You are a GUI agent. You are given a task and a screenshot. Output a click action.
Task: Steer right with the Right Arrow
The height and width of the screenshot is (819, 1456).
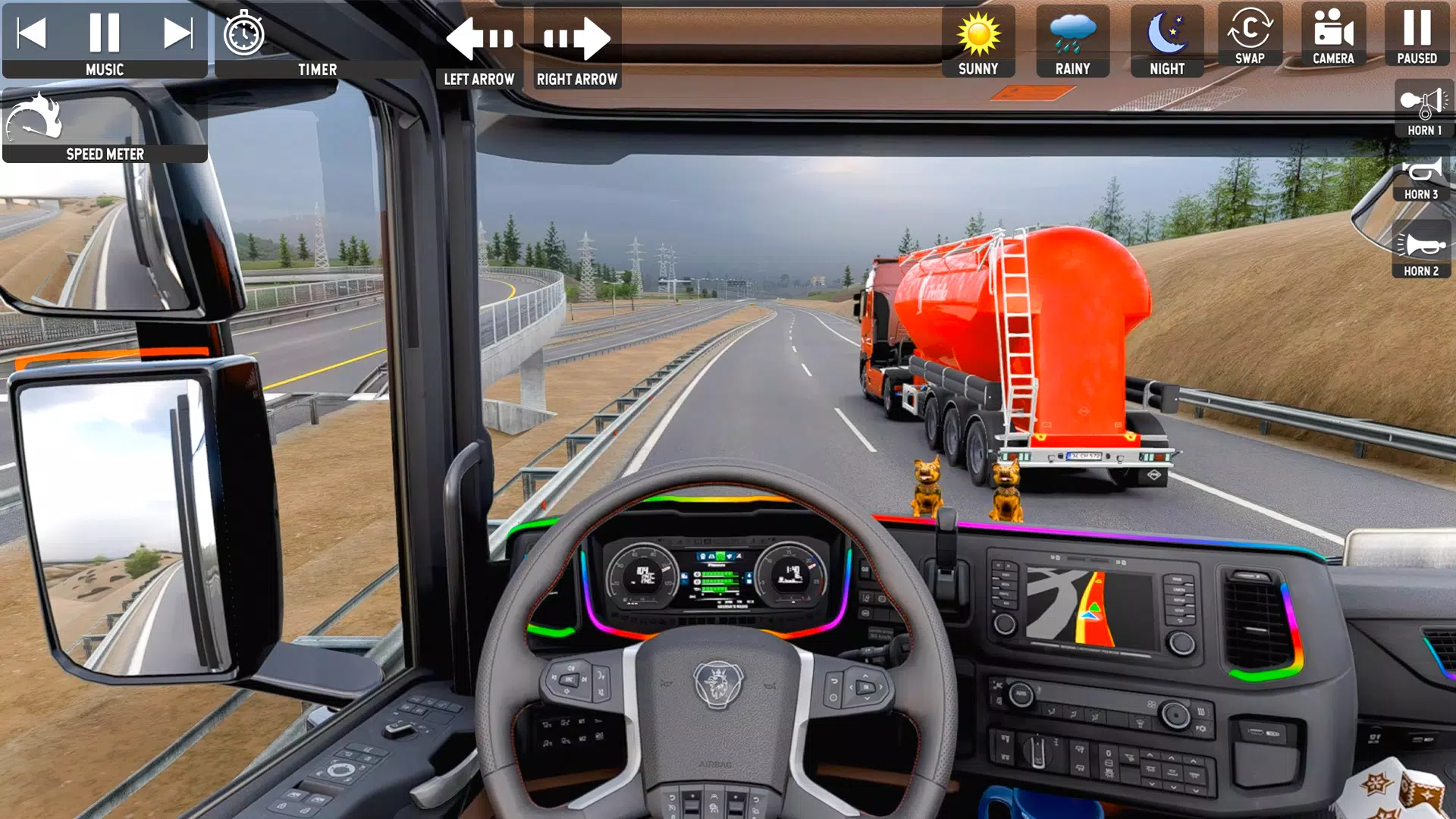pyautogui.click(x=576, y=38)
